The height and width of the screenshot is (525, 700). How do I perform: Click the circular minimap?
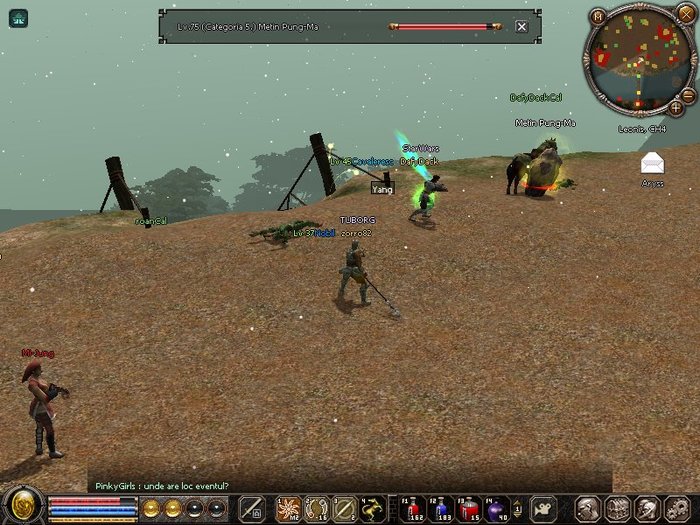click(x=639, y=59)
